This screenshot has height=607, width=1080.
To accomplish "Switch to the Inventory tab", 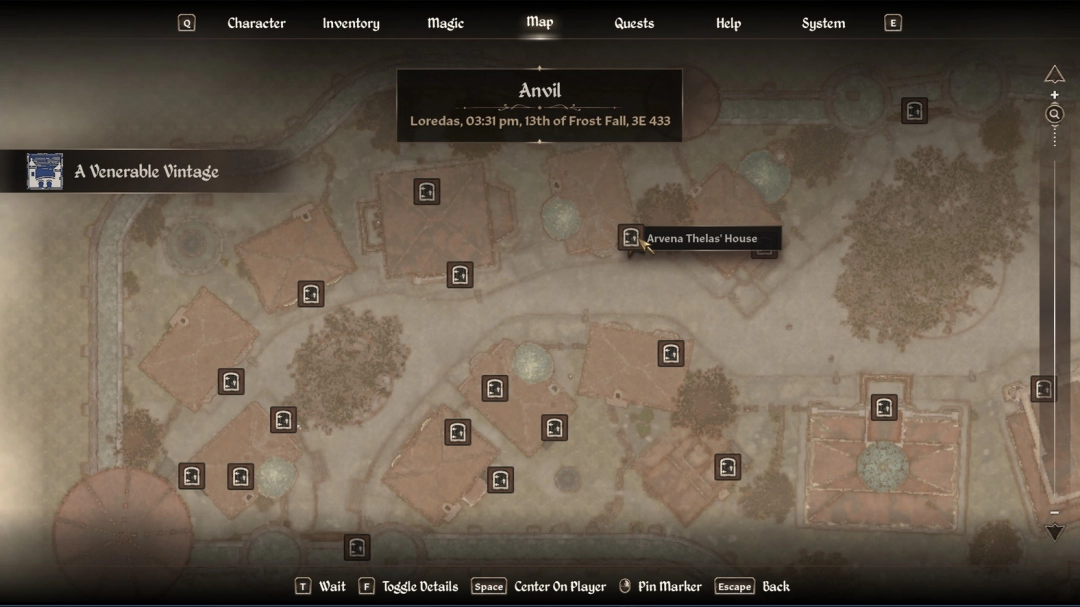I will click(351, 23).
